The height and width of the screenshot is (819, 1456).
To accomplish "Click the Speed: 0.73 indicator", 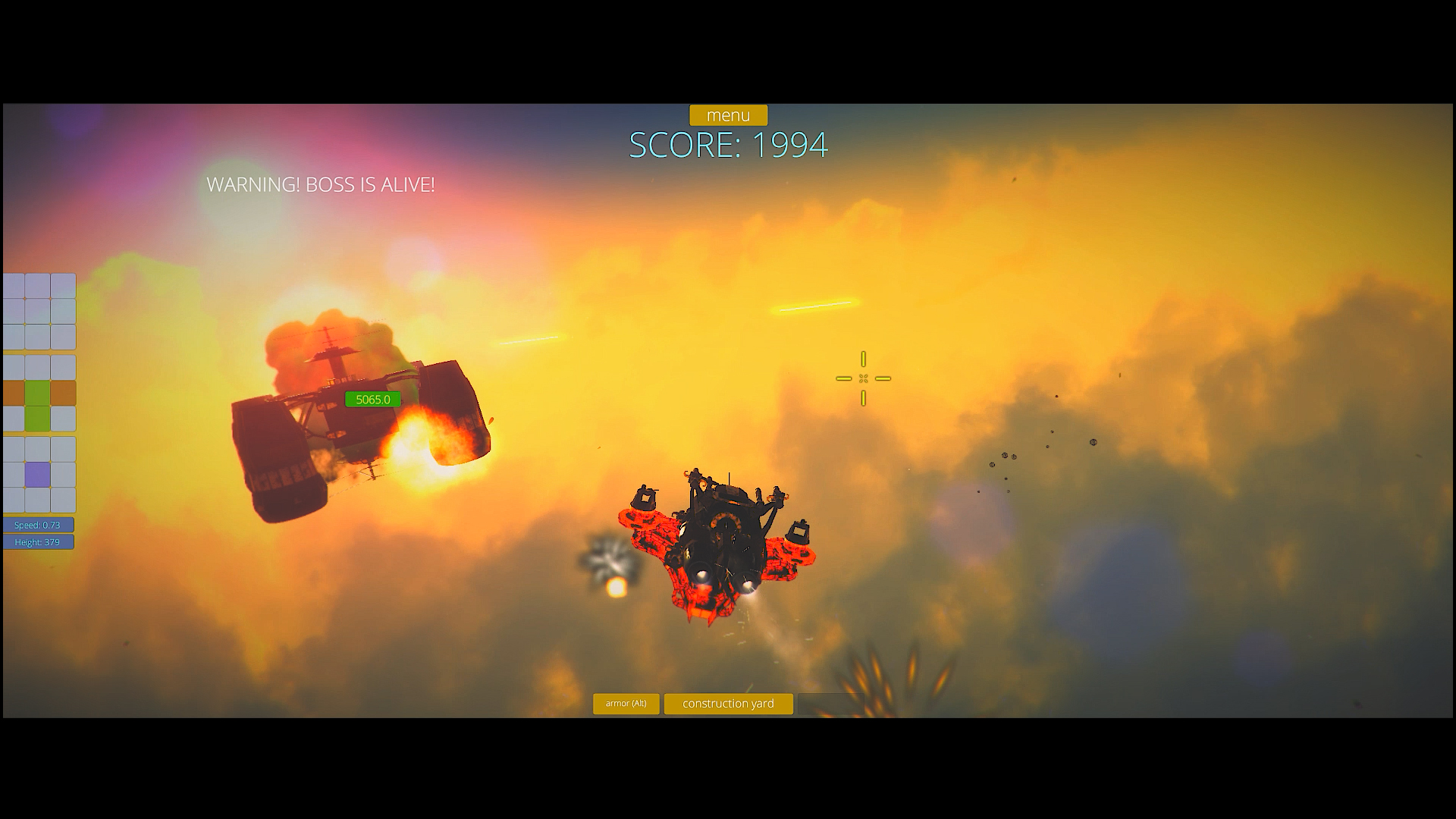I will point(38,524).
